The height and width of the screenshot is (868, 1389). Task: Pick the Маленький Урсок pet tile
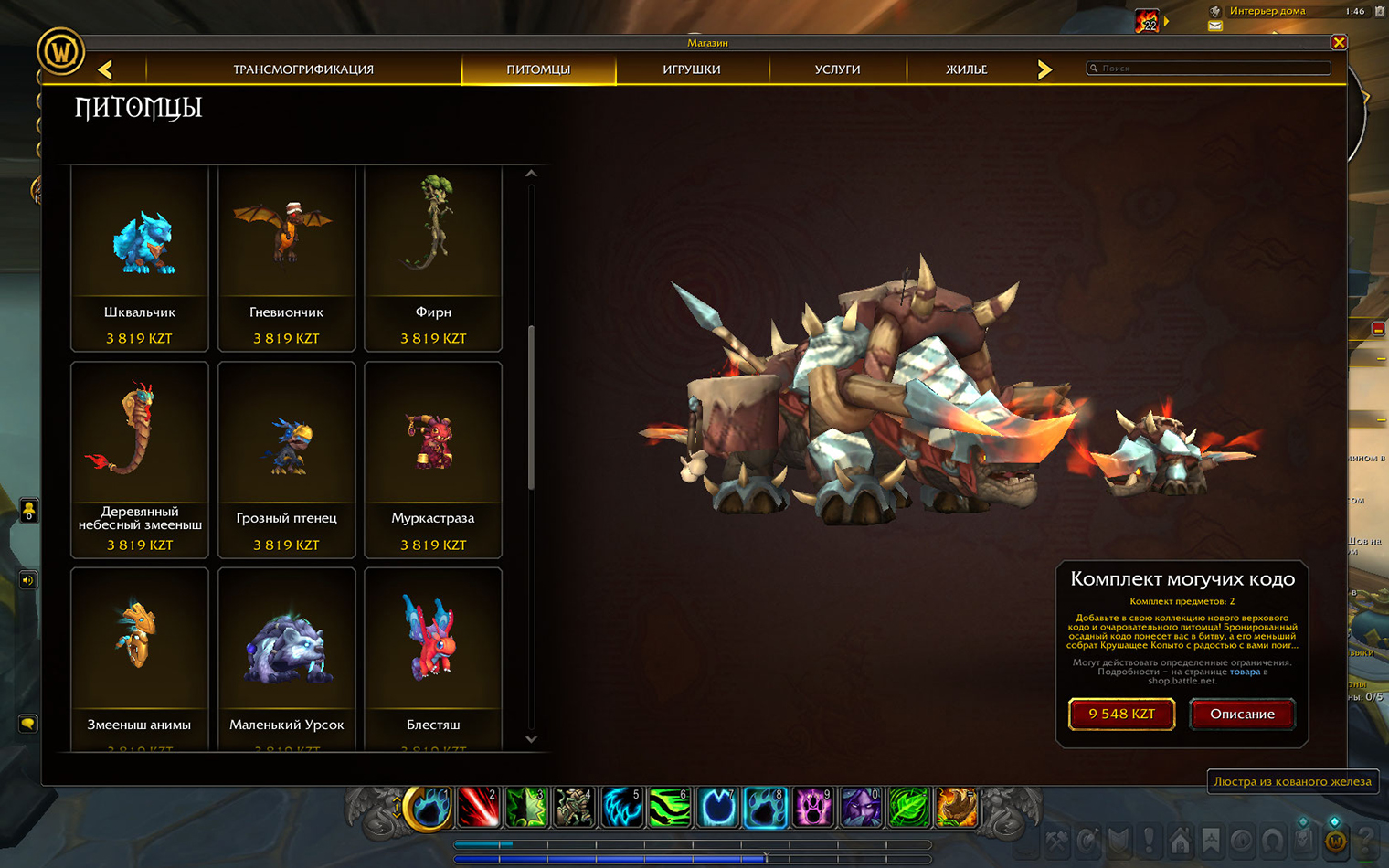point(286,658)
